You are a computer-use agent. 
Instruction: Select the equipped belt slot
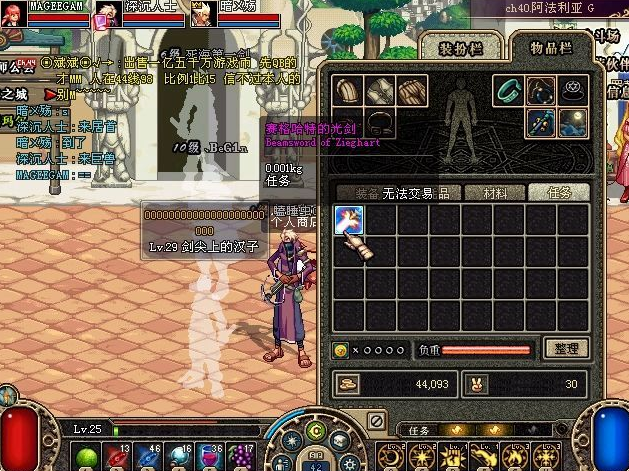coord(380,123)
